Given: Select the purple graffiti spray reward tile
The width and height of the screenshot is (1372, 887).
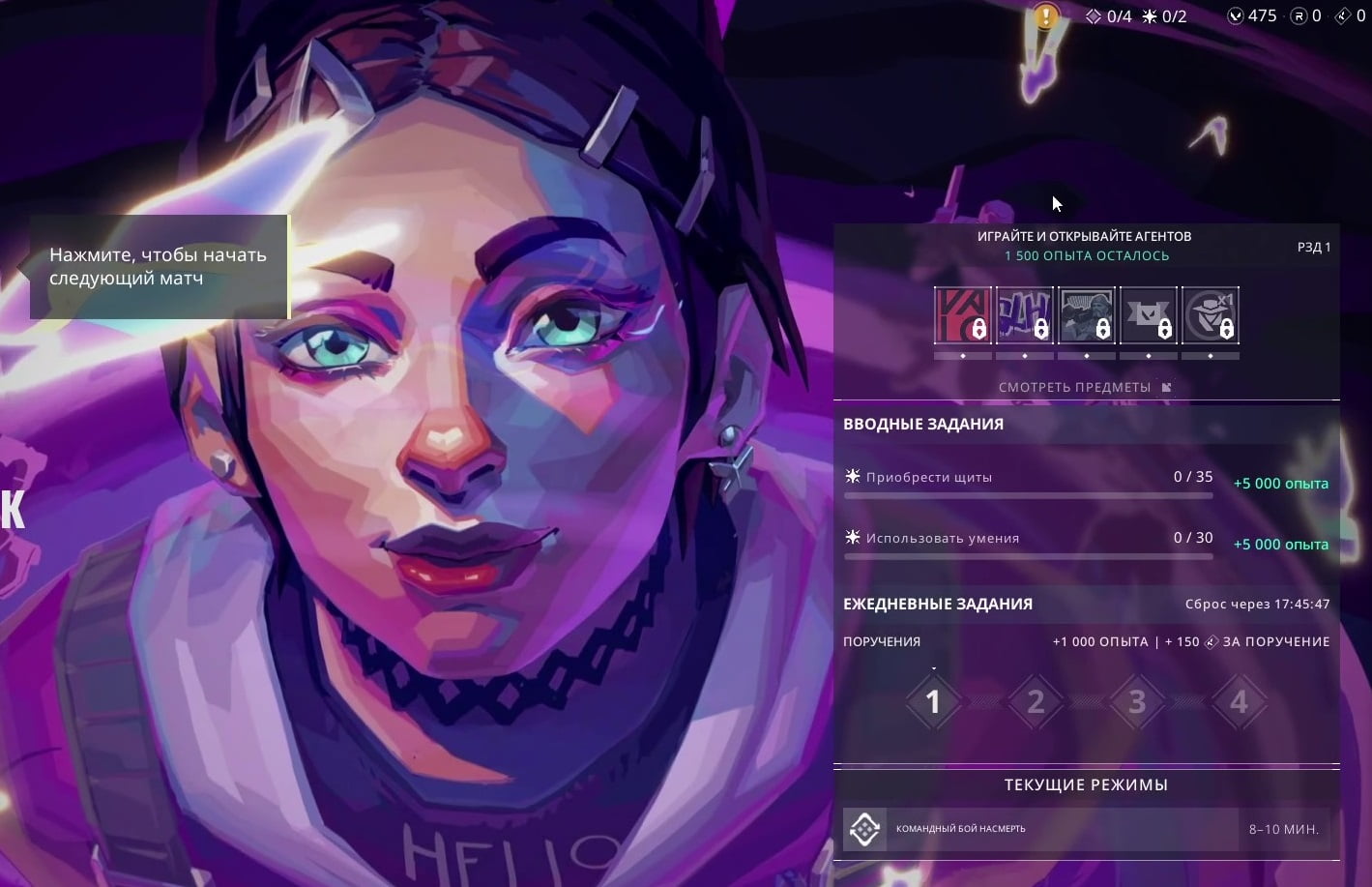Looking at the screenshot, I should click(x=1024, y=315).
